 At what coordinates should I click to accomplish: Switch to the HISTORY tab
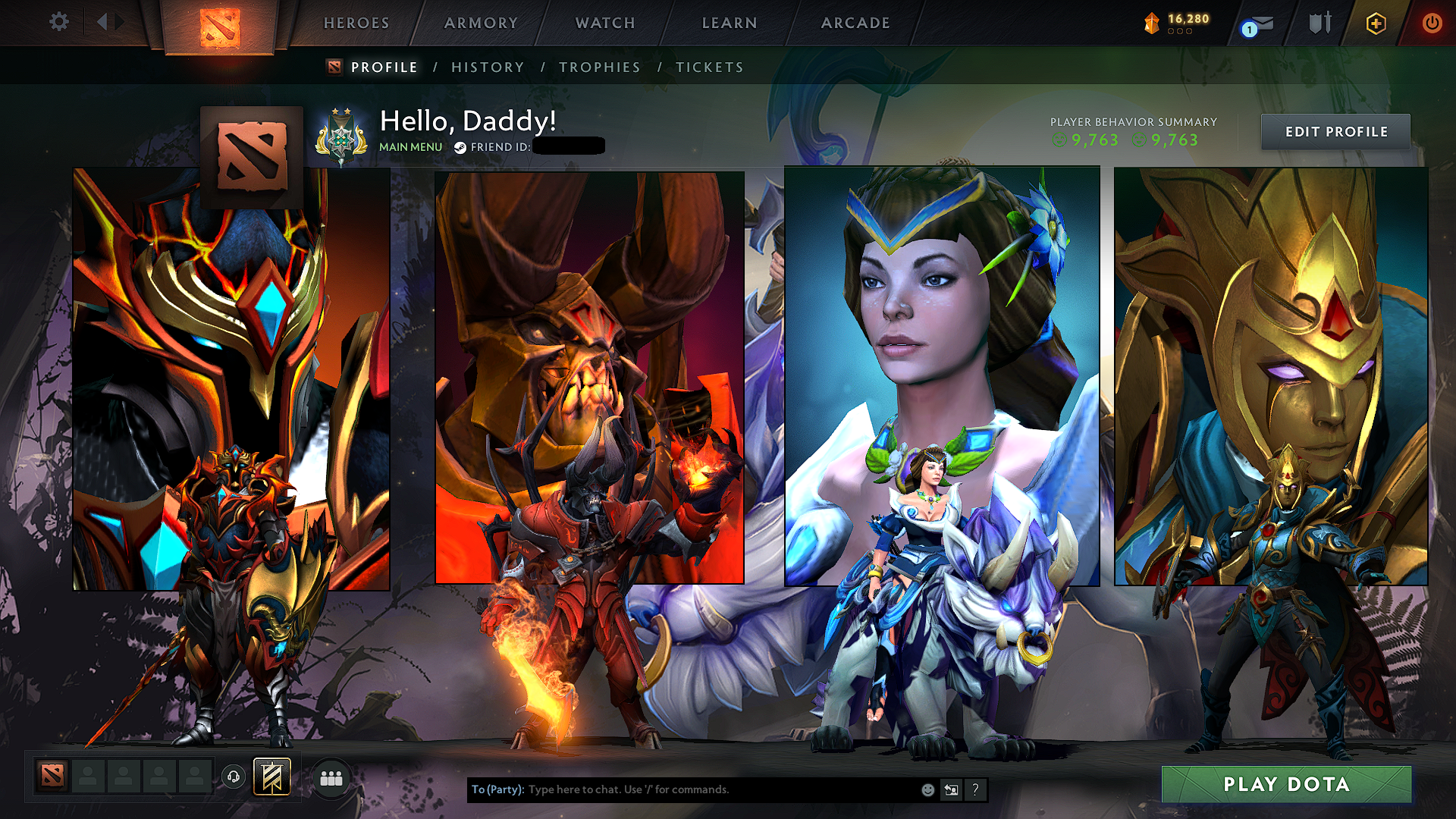click(x=488, y=67)
